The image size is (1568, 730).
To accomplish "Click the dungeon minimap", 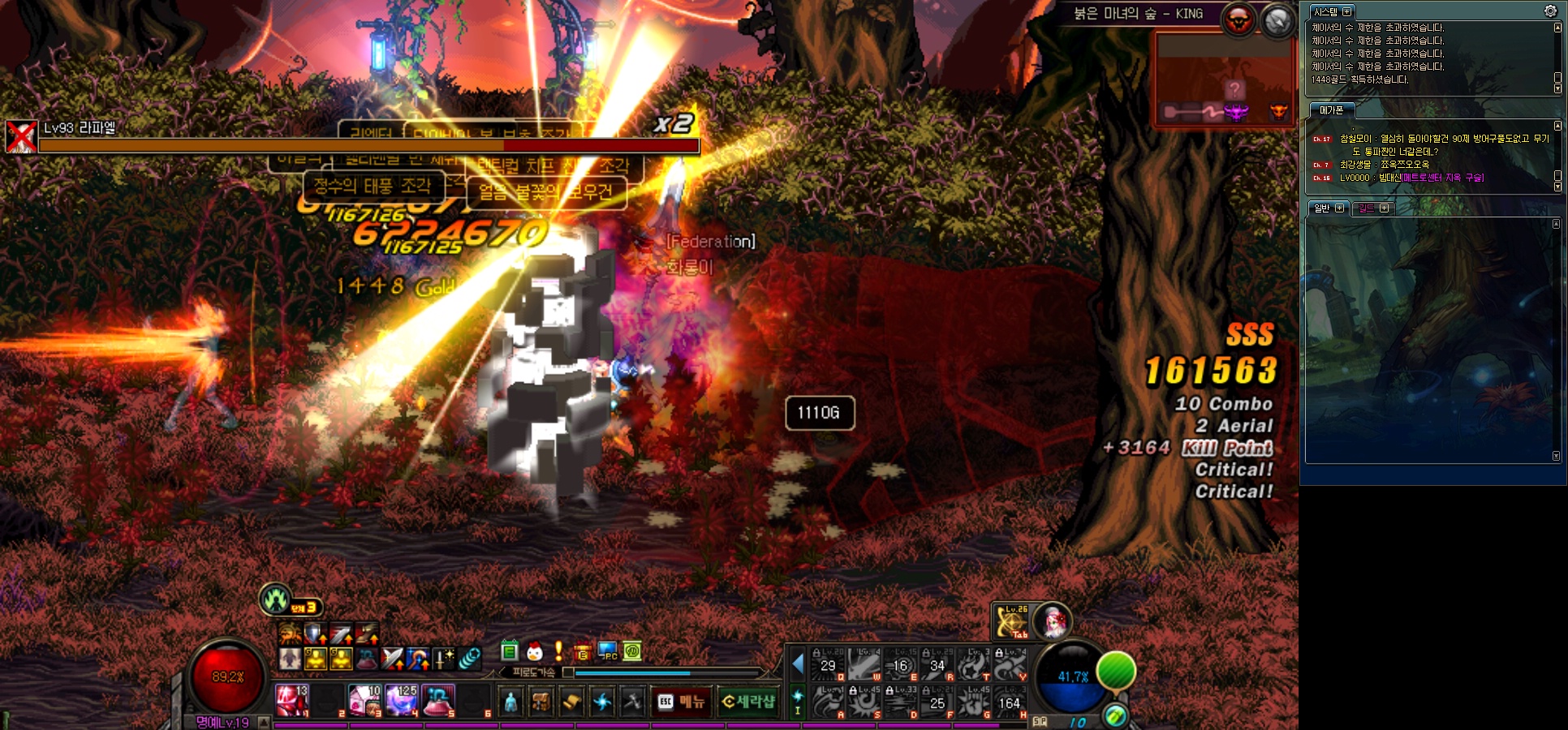I will (x=1224, y=80).
